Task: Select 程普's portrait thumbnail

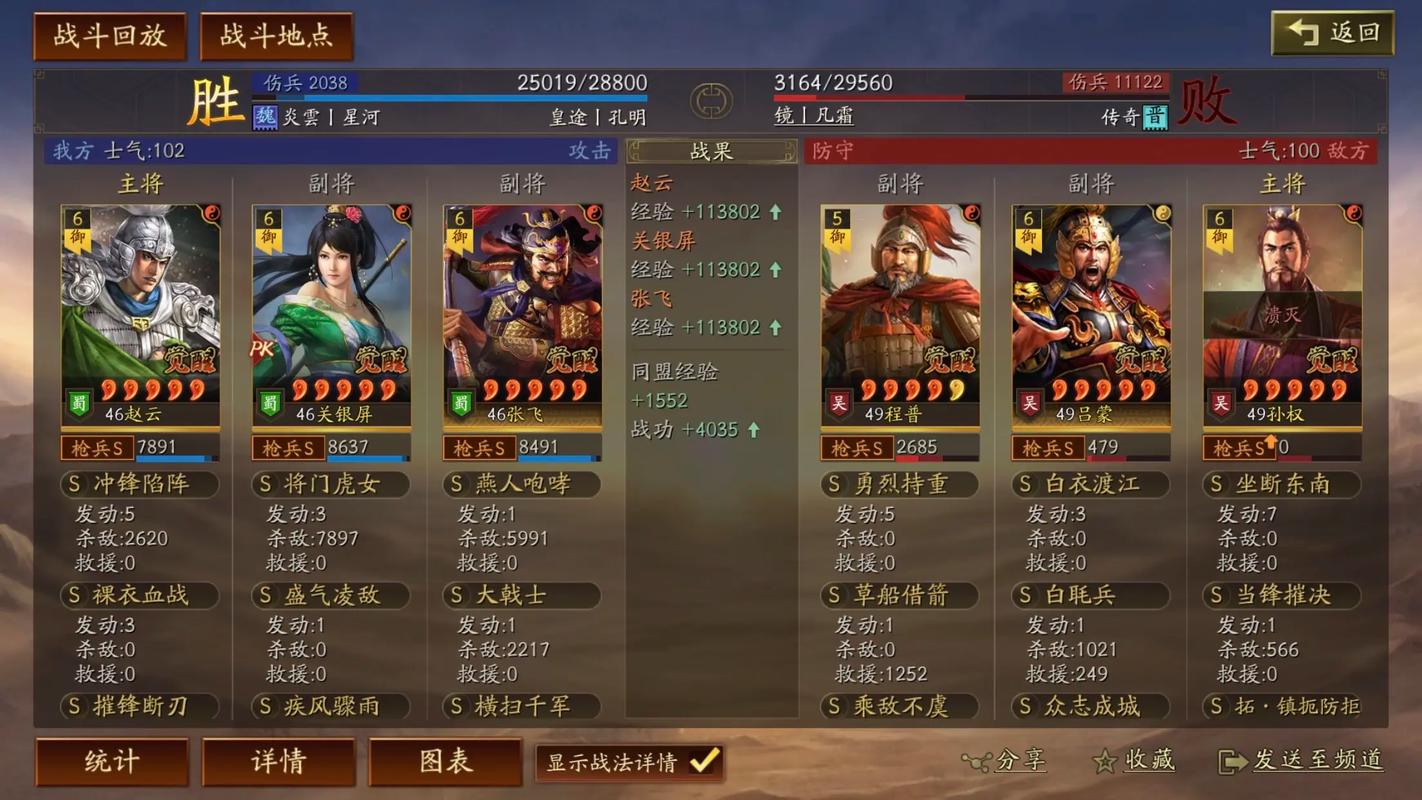Action: tap(899, 300)
